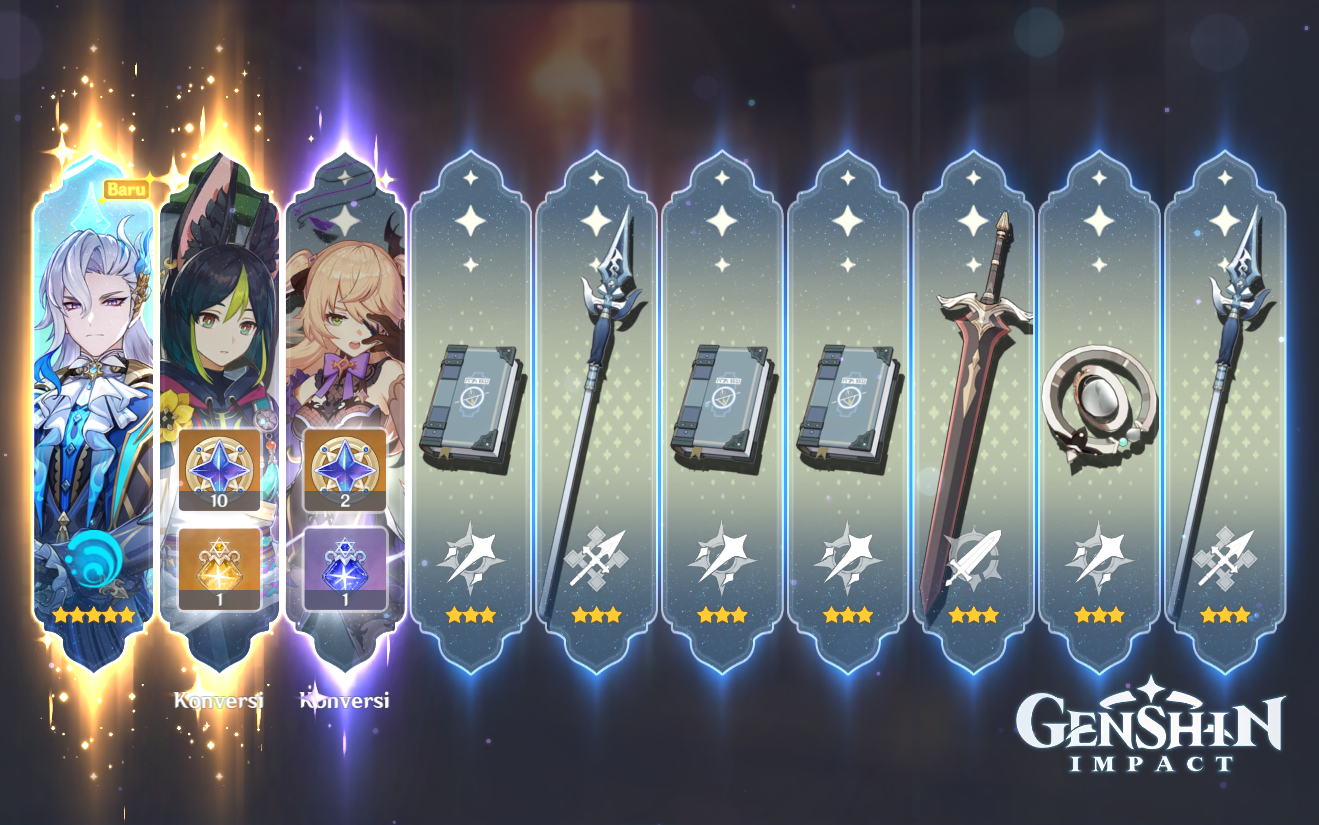Click the three-star rating under the ring catalyst
Image resolution: width=1319 pixels, height=825 pixels.
[1097, 615]
